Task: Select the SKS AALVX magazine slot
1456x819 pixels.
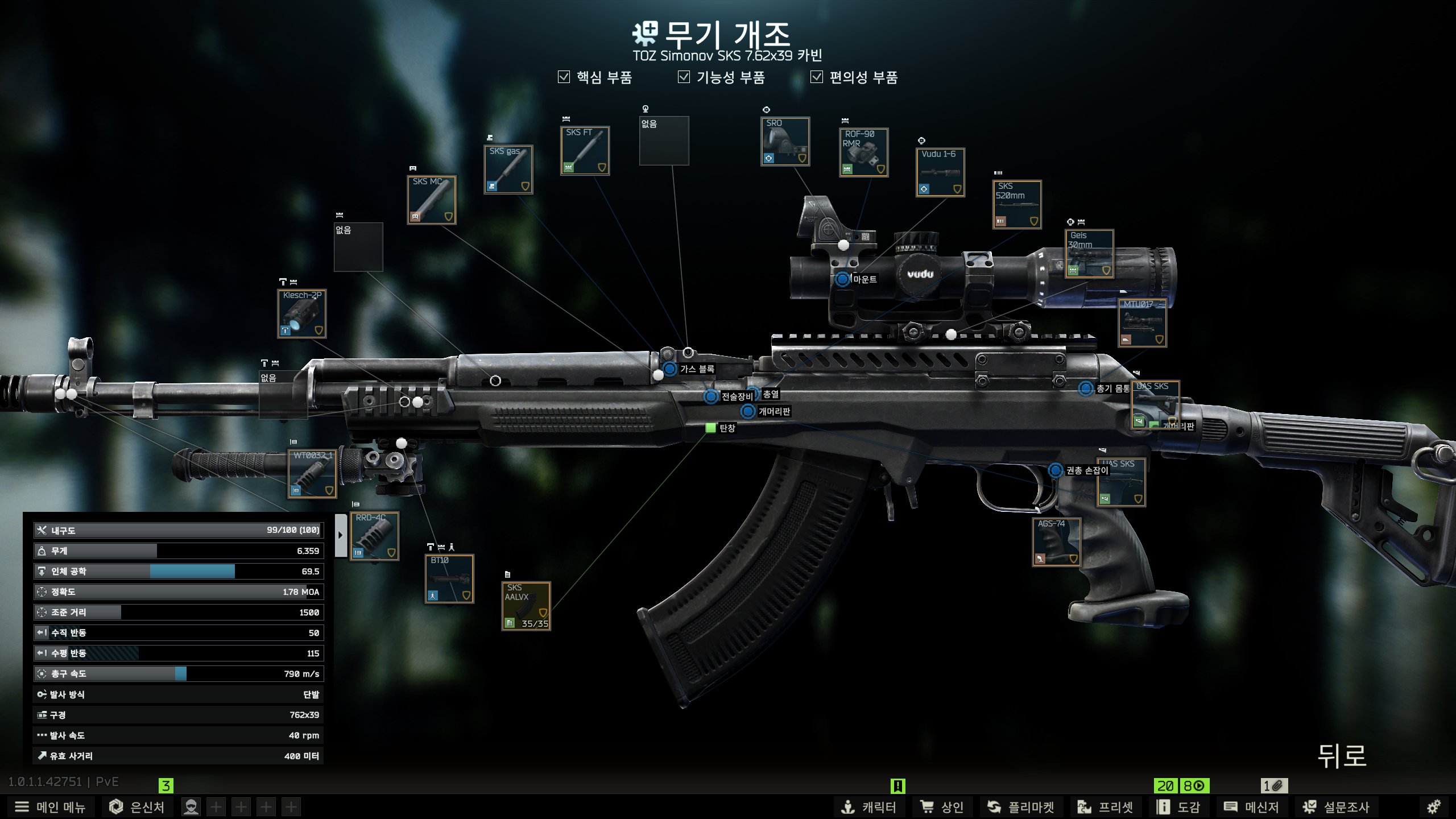Action: [x=526, y=606]
